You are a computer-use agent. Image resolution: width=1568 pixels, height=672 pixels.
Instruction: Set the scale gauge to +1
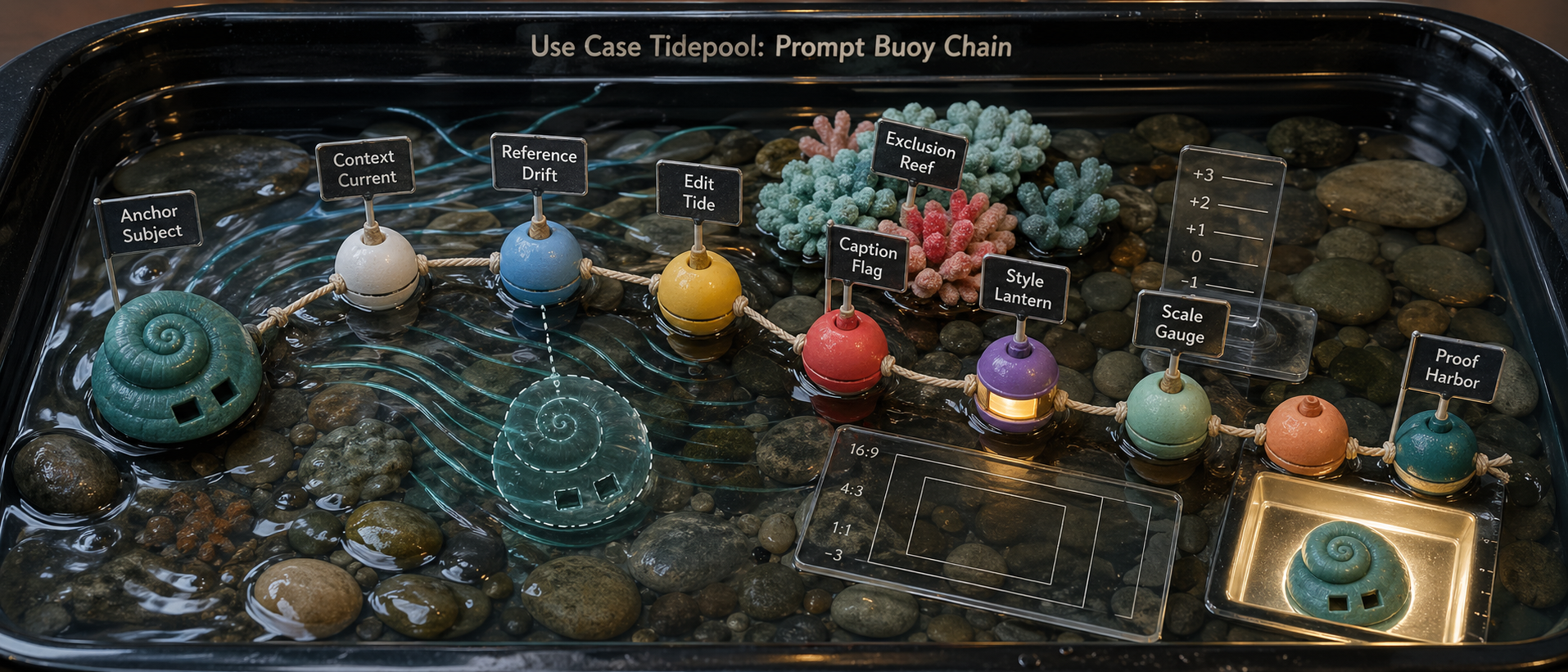click(x=1196, y=230)
